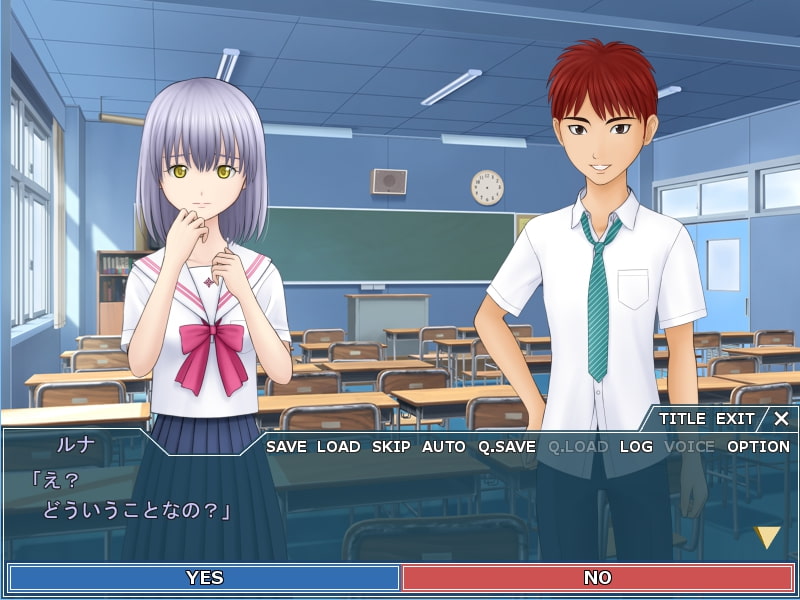Activate SKIP mode

tap(391, 447)
